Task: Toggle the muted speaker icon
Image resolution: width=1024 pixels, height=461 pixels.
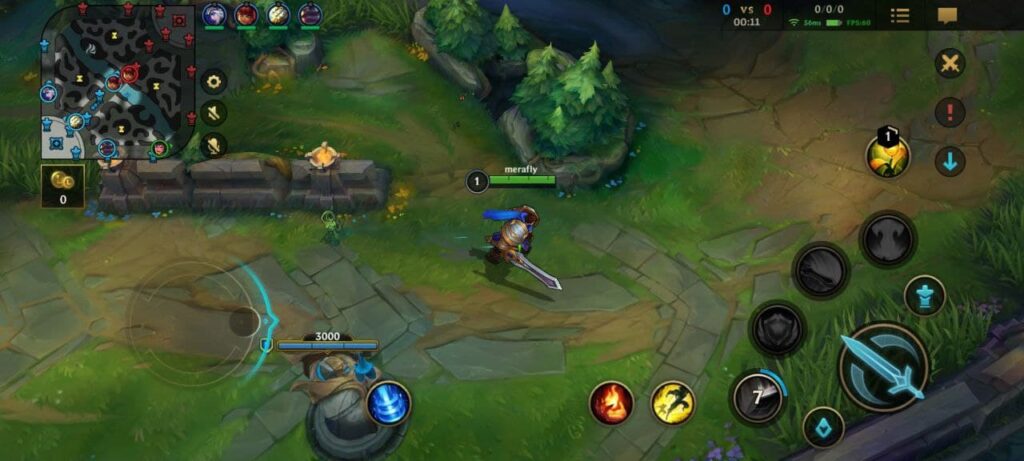Action: pyautogui.click(x=214, y=114)
